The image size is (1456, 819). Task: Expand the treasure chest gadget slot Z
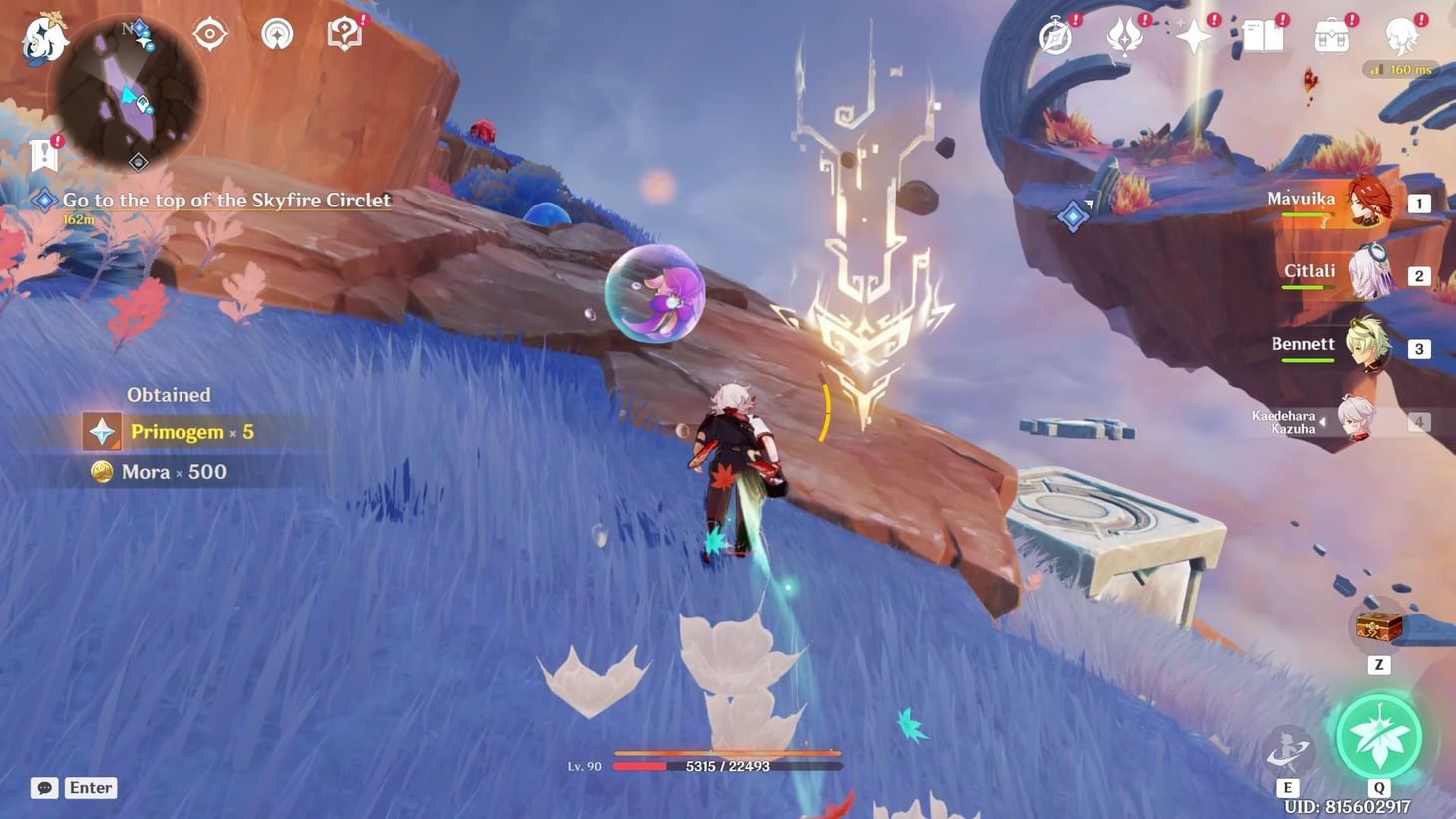point(1377,628)
